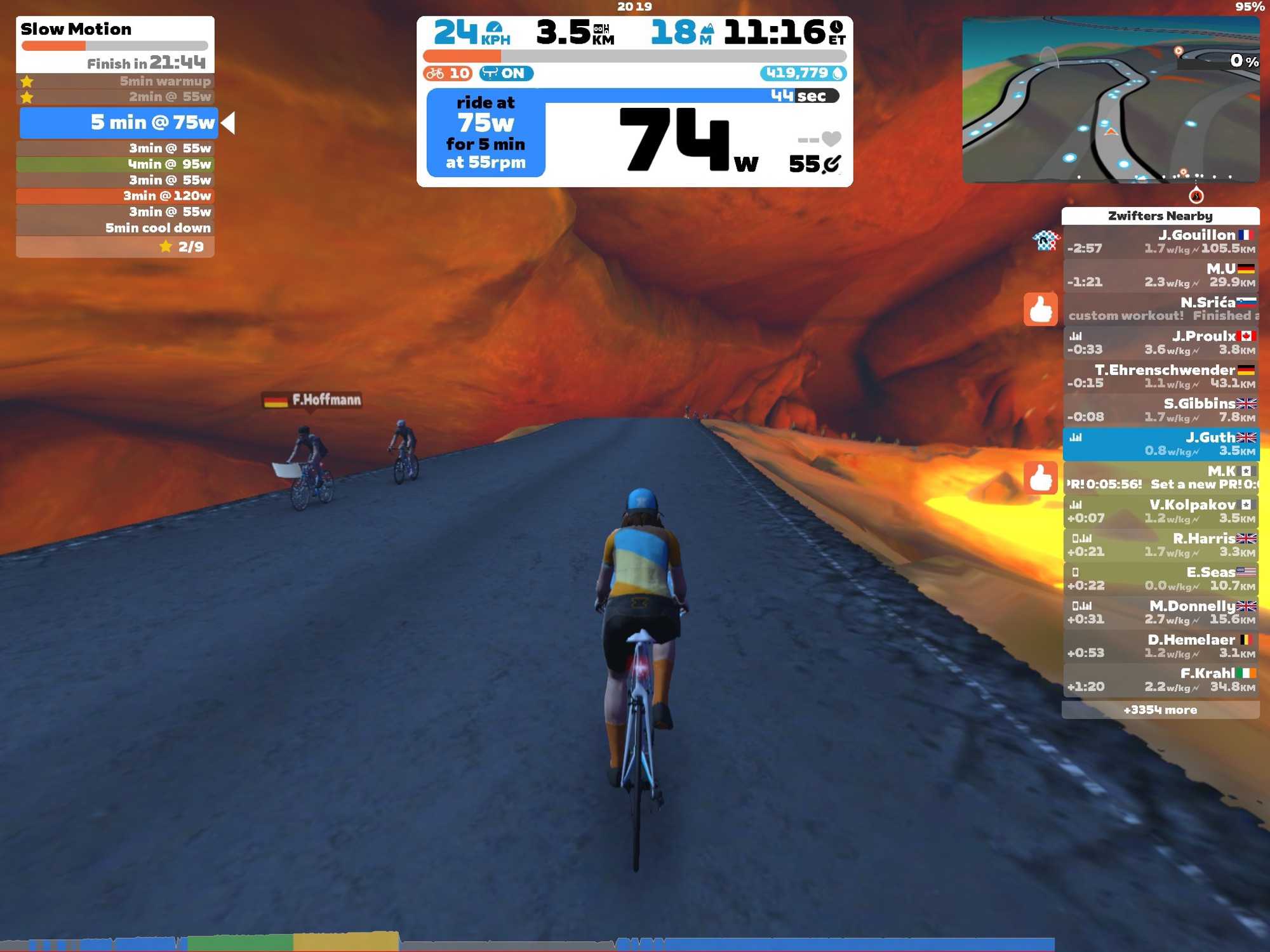Click the F.Hoffmann rider name tag
This screenshot has width=1270, height=952.
point(312,400)
